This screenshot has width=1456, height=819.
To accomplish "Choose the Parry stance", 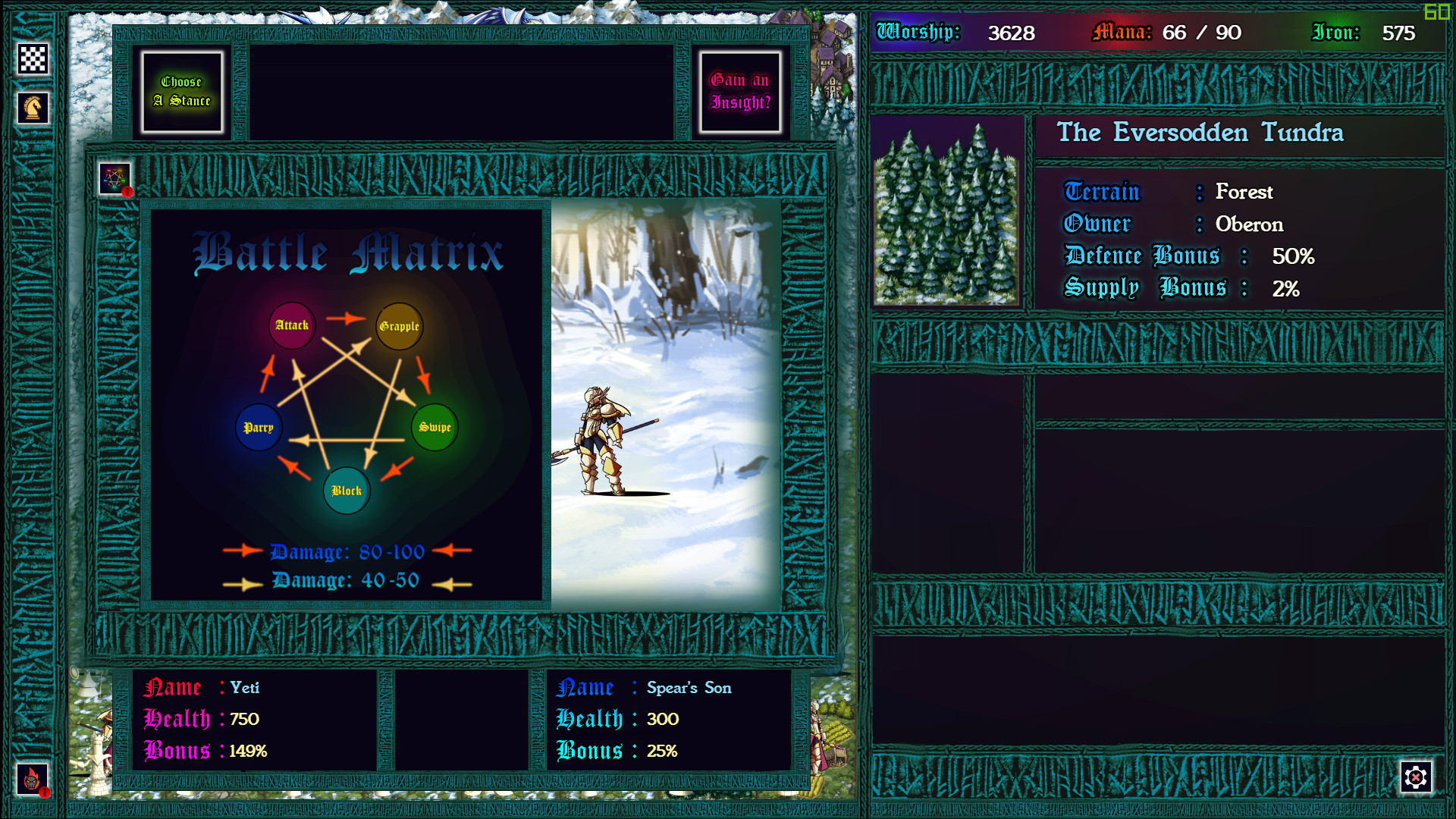I will pos(259,428).
